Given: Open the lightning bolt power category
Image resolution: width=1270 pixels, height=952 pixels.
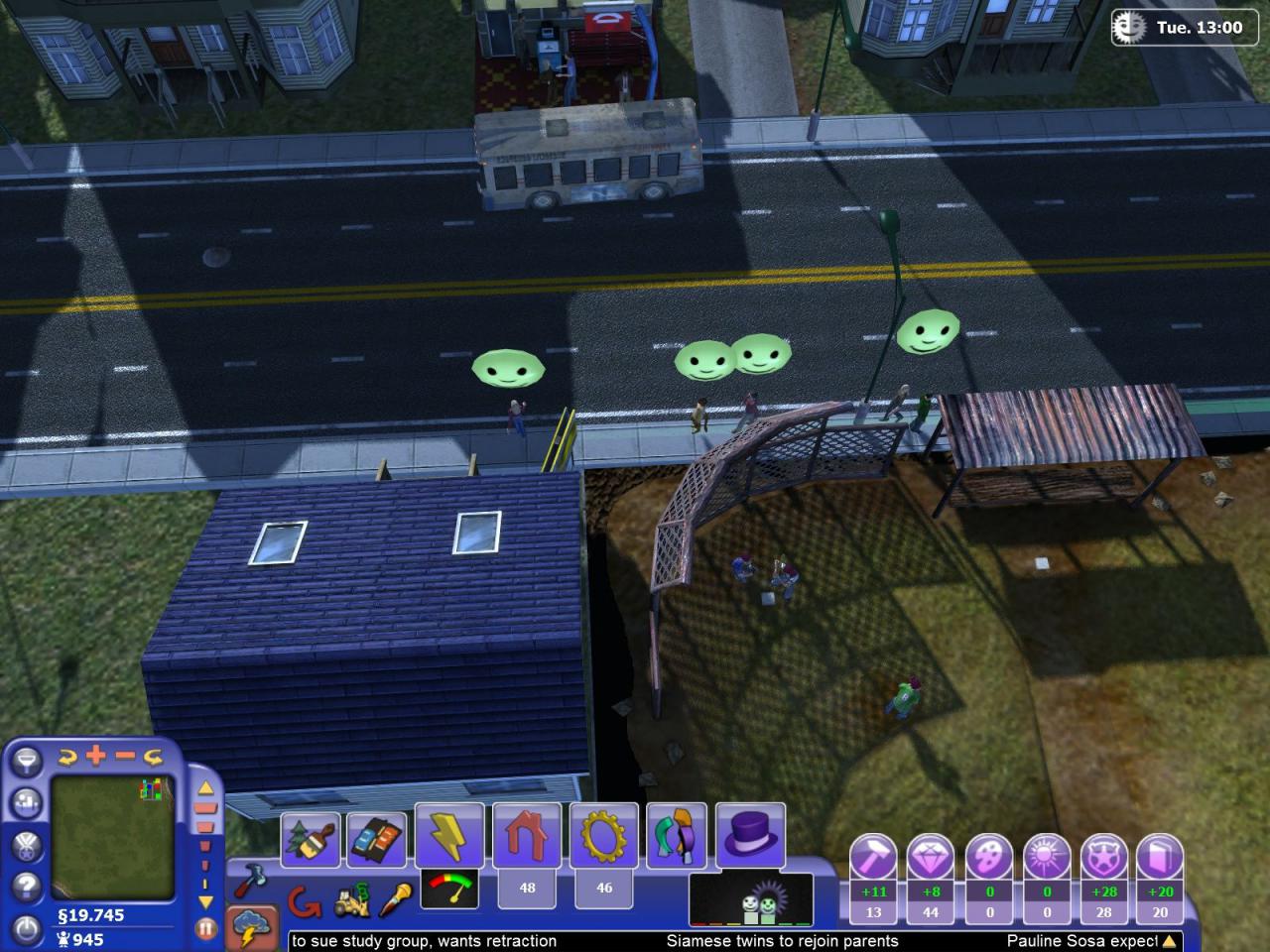Looking at the screenshot, I should point(449,838).
